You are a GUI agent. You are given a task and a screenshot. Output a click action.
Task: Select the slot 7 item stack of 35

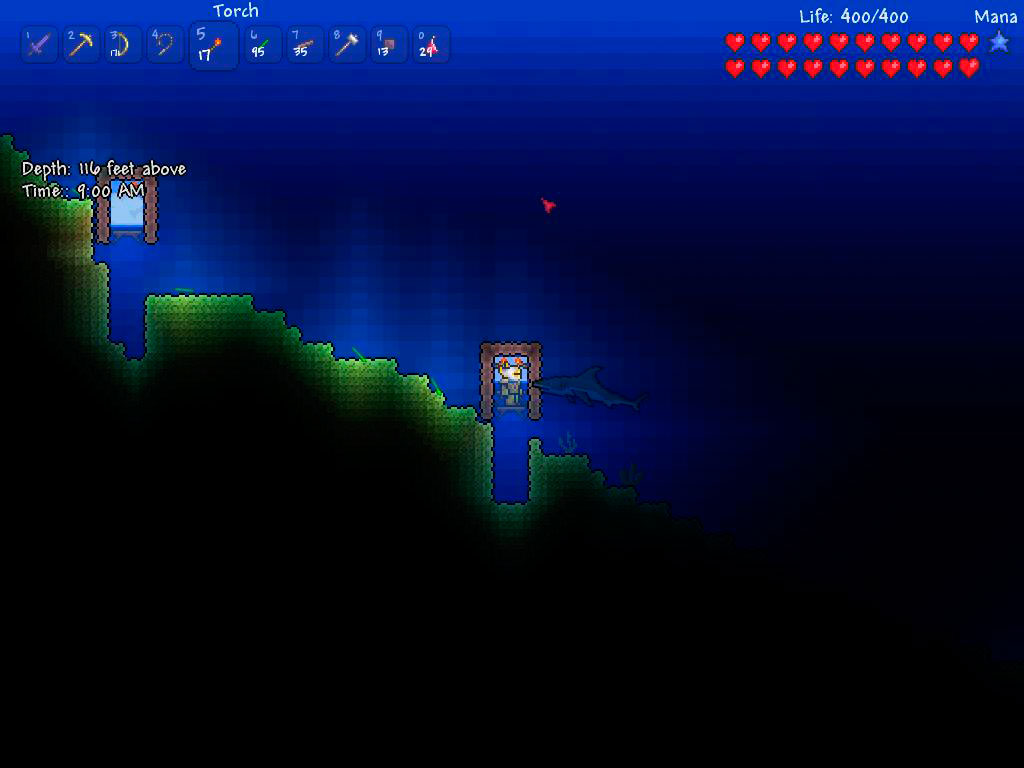[305, 45]
